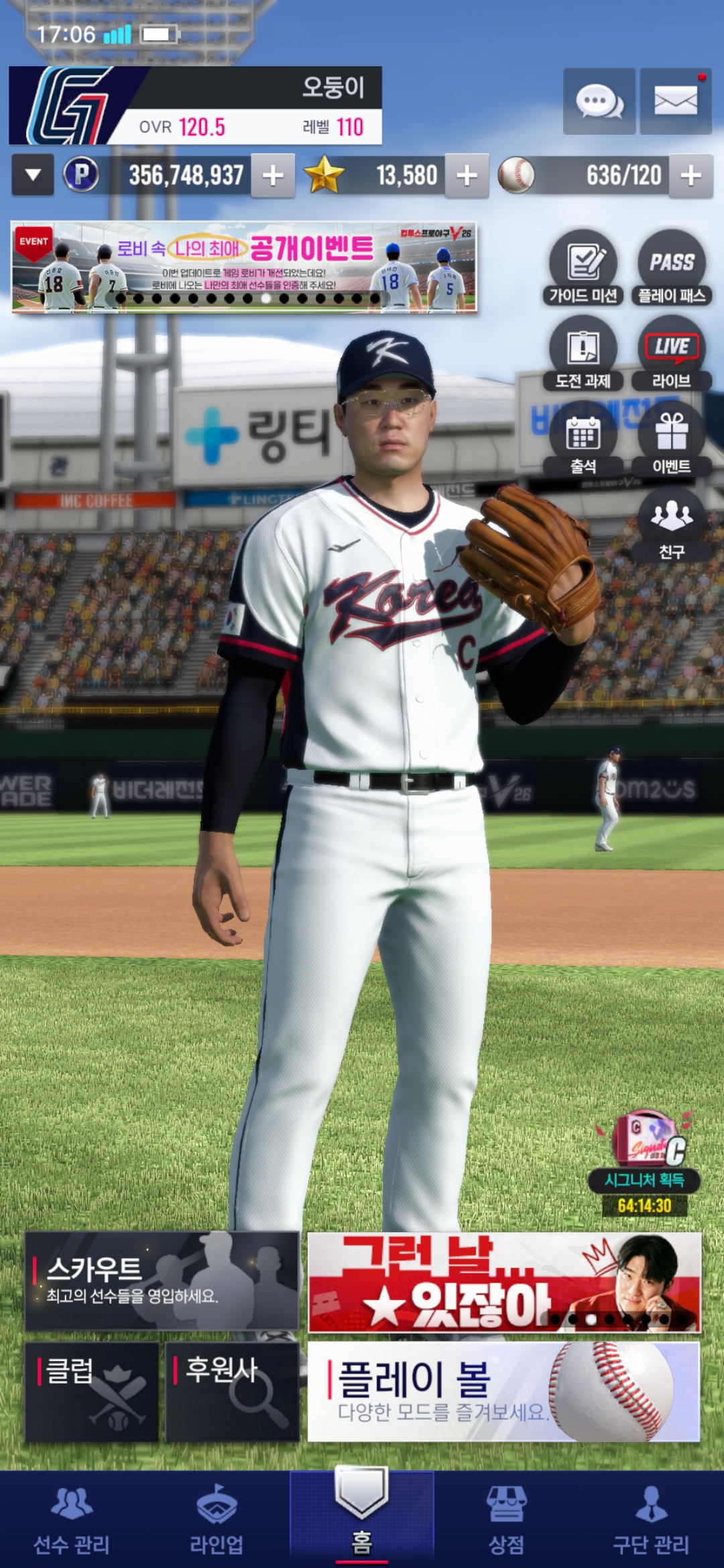The image size is (724, 1568).
Task: Open the 스카우트 scout menu
Action: click(162, 1281)
